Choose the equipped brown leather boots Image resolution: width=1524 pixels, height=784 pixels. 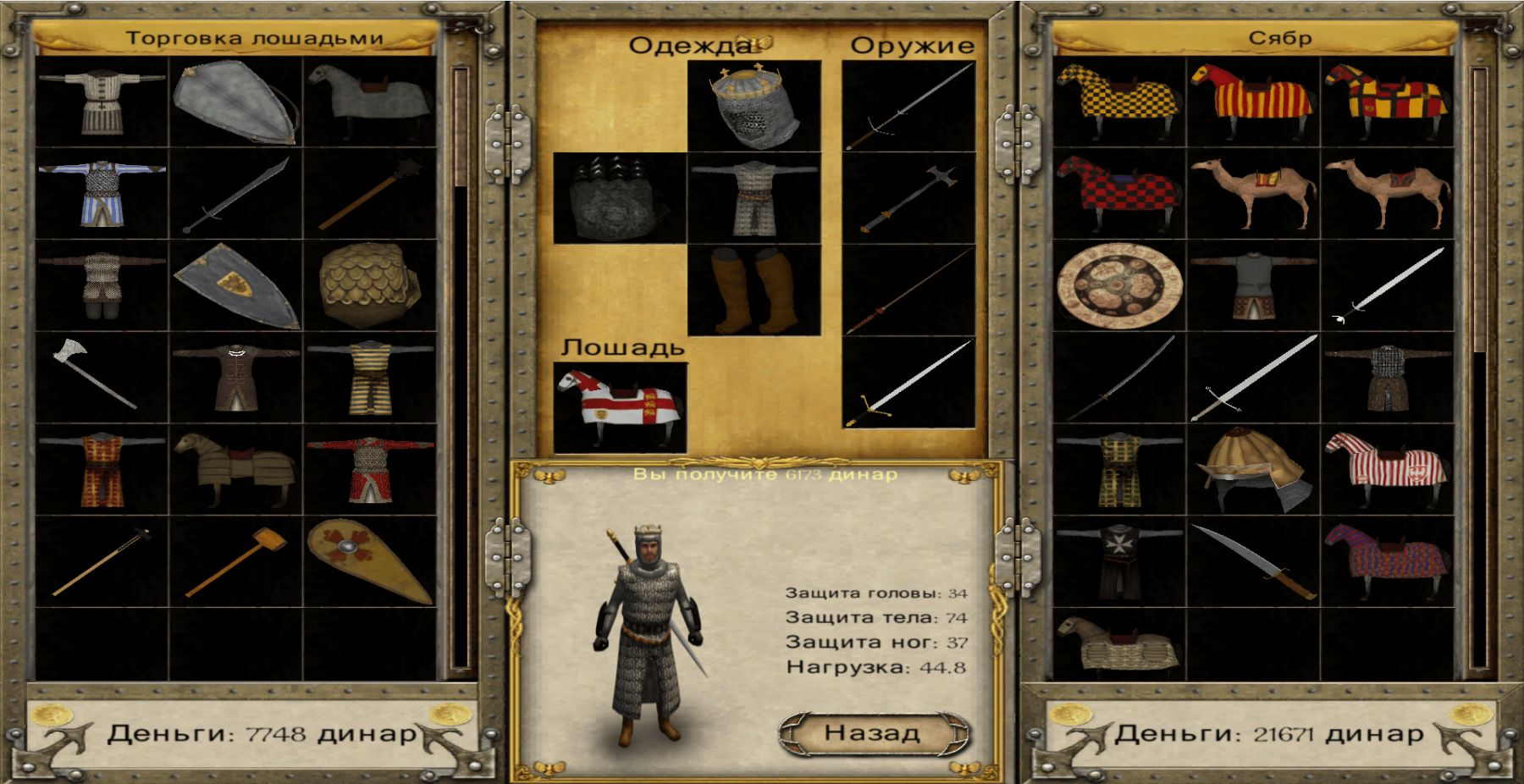[x=754, y=290]
